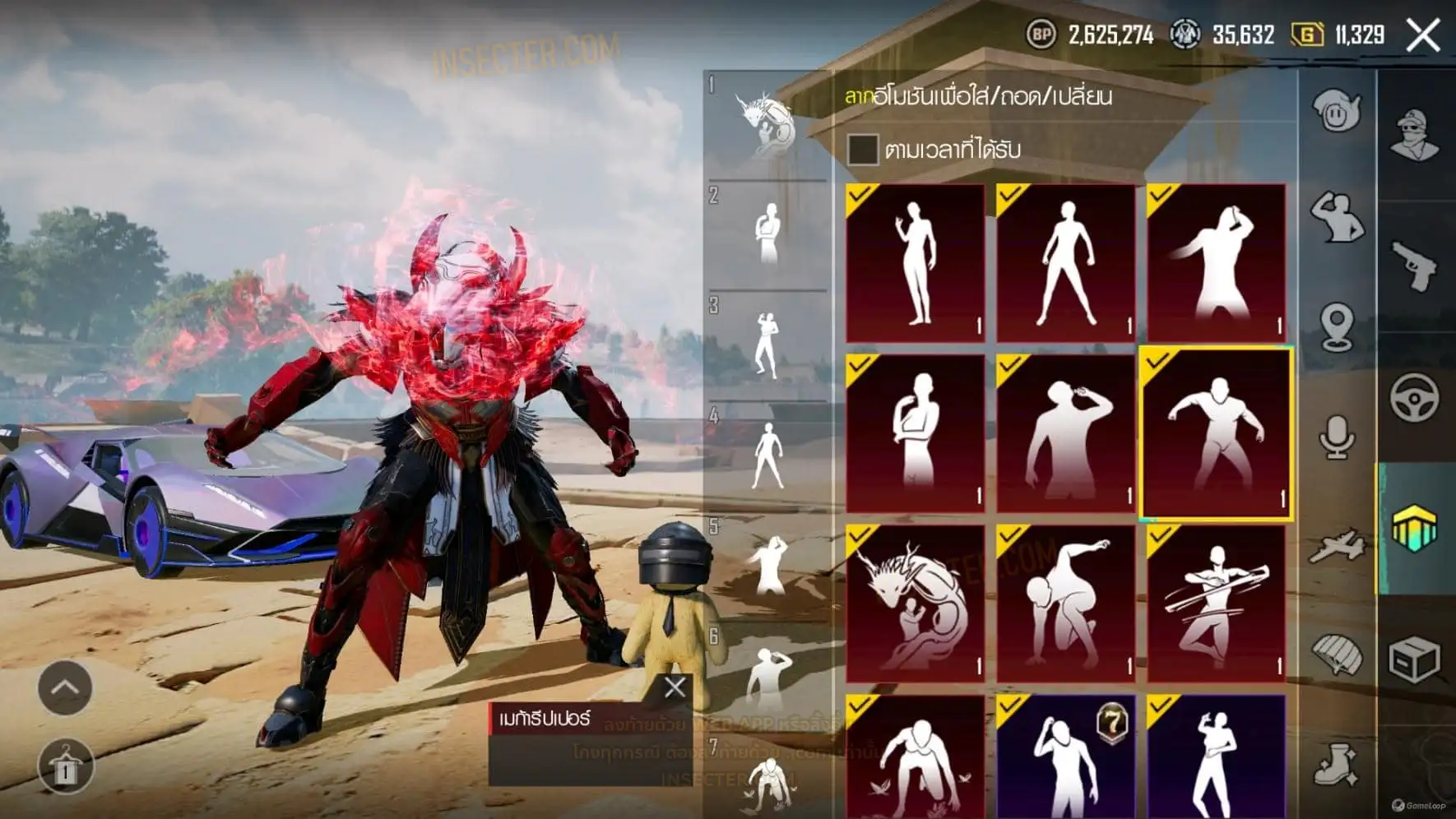Viewport: 1456px width, 819px height.
Task: Open the pistol weapons category tab
Action: [1415, 266]
